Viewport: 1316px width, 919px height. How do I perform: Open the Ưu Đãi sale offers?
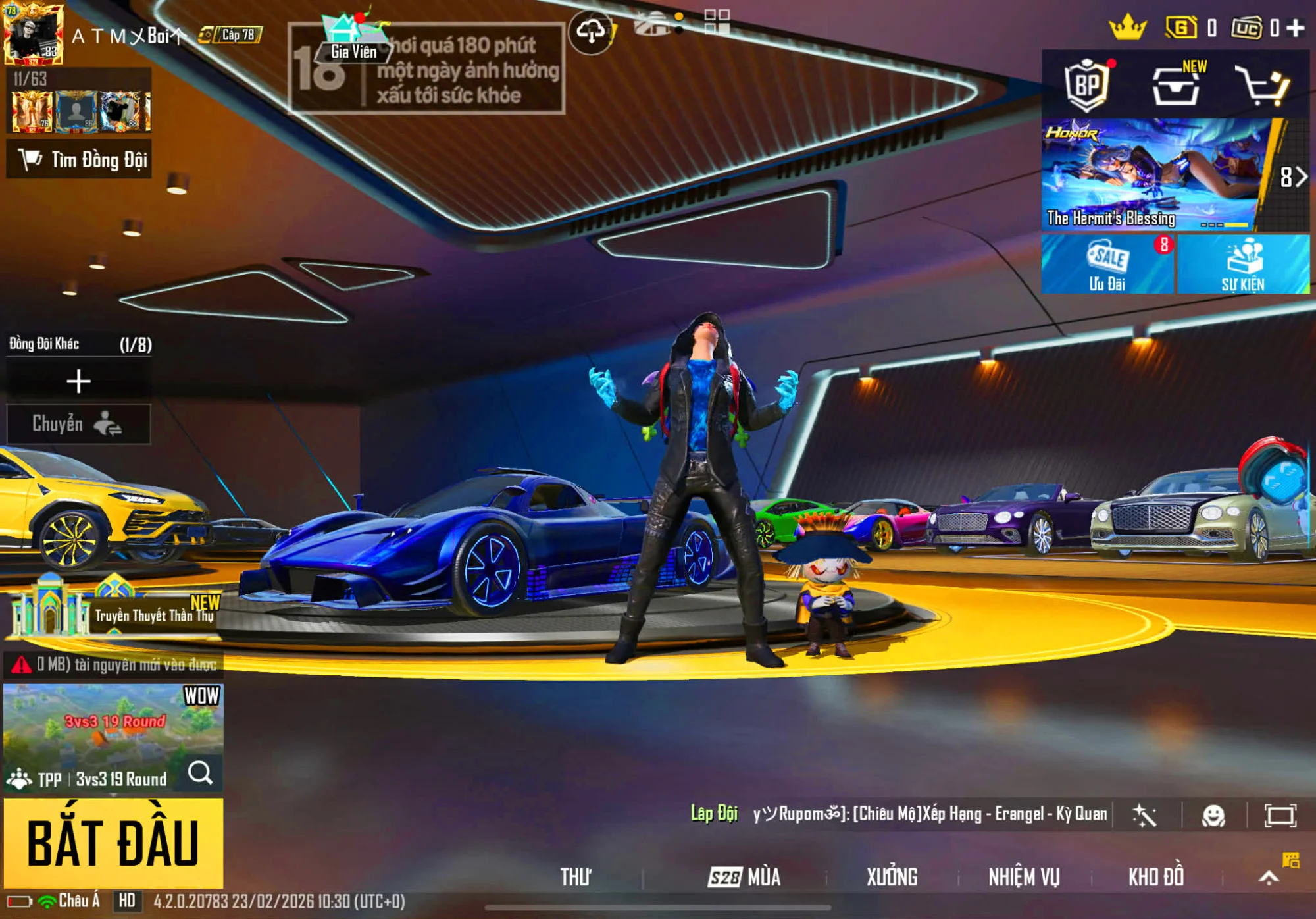pyautogui.click(x=1107, y=265)
